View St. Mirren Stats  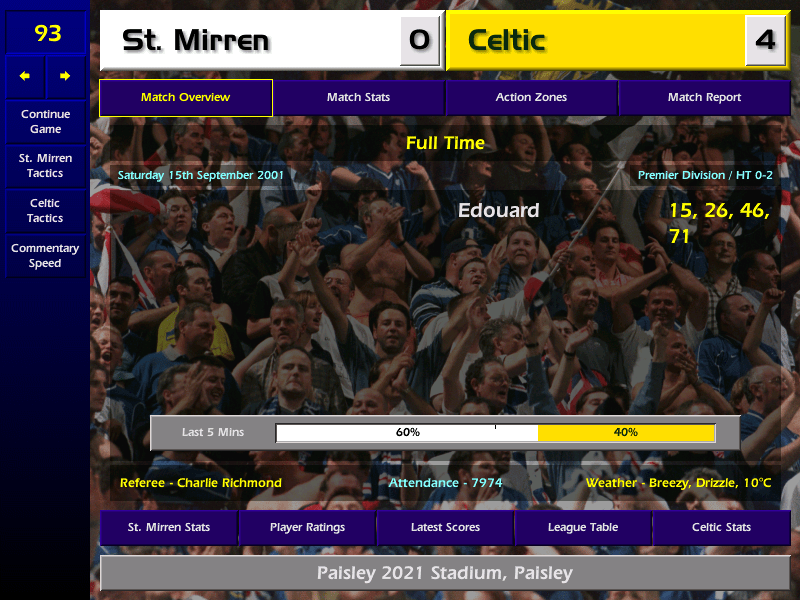(x=168, y=527)
